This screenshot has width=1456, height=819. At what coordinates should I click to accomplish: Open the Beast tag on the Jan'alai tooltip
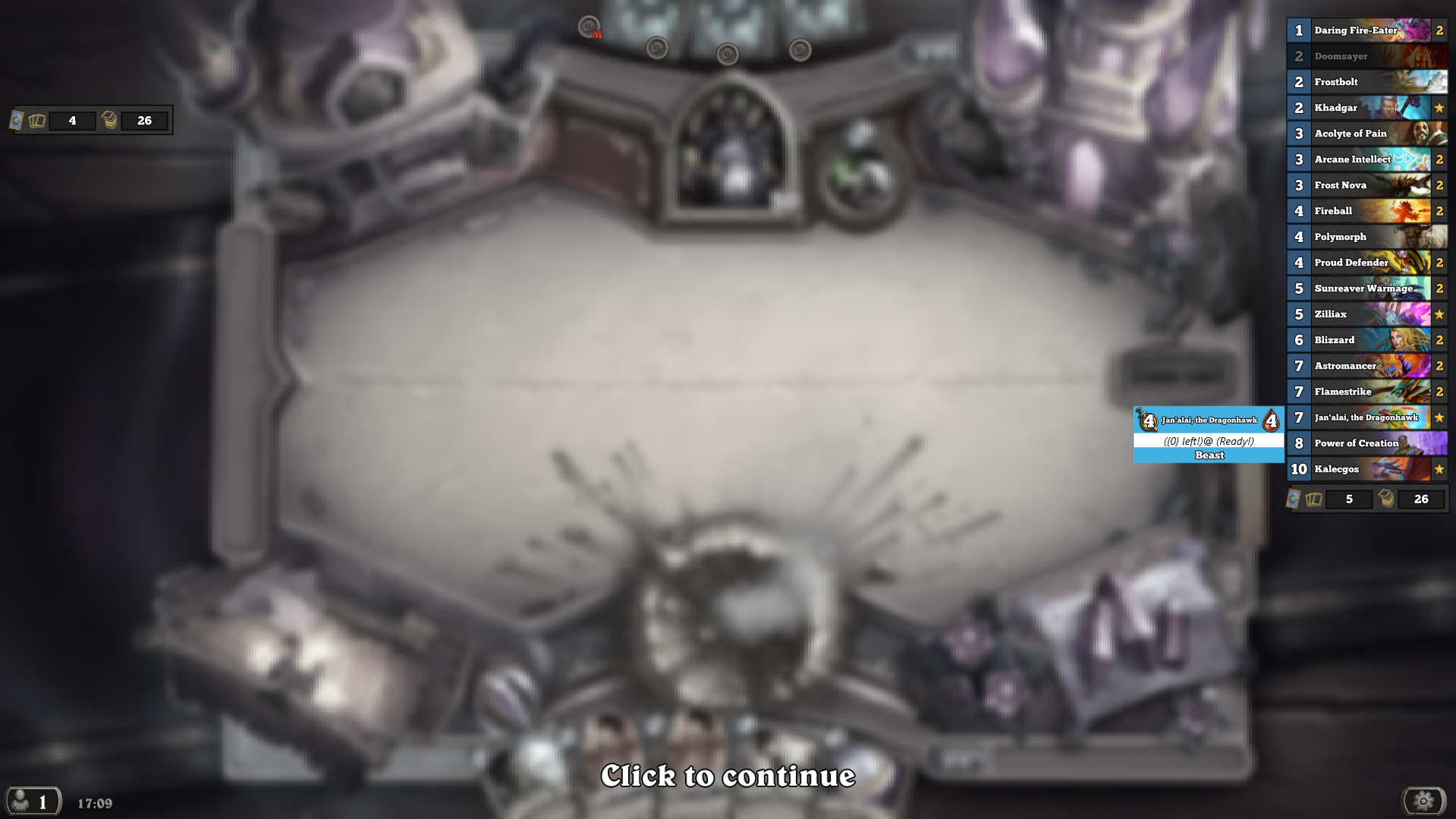pyautogui.click(x=1208, y=455)
